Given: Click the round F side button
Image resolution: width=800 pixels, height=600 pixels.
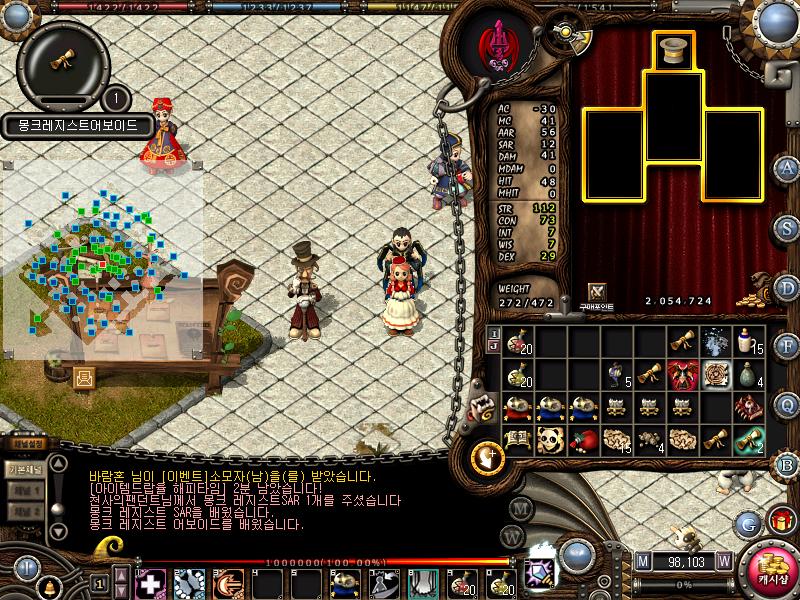Looking at the screenshot, I should [787, 347].
